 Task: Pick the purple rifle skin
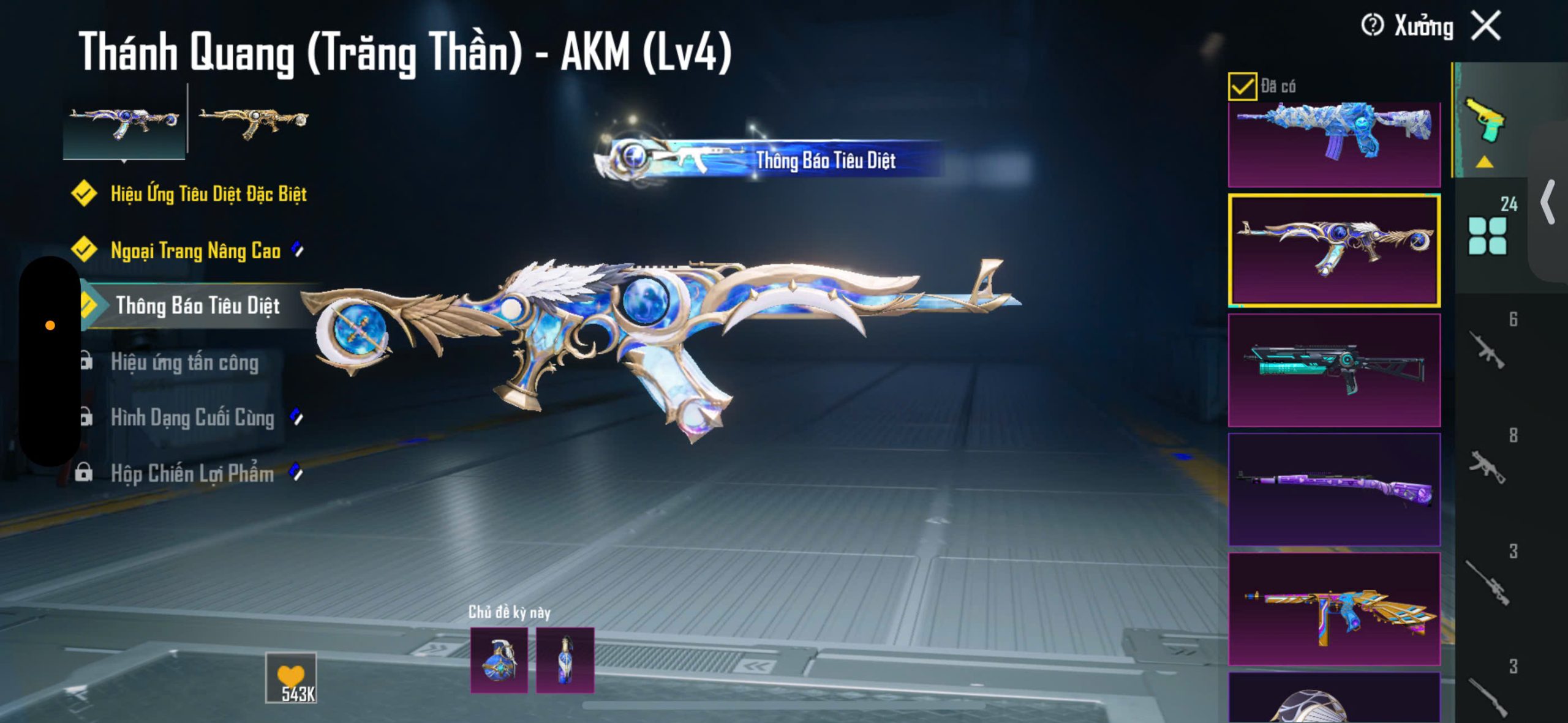pos(1334,489)
